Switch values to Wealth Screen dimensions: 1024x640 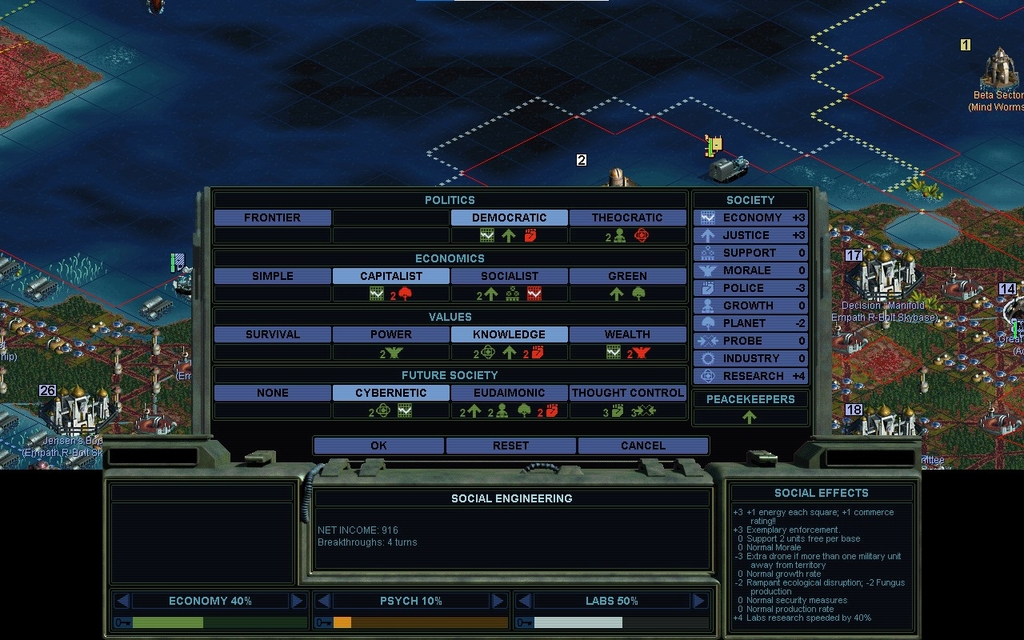coord(627,334)
